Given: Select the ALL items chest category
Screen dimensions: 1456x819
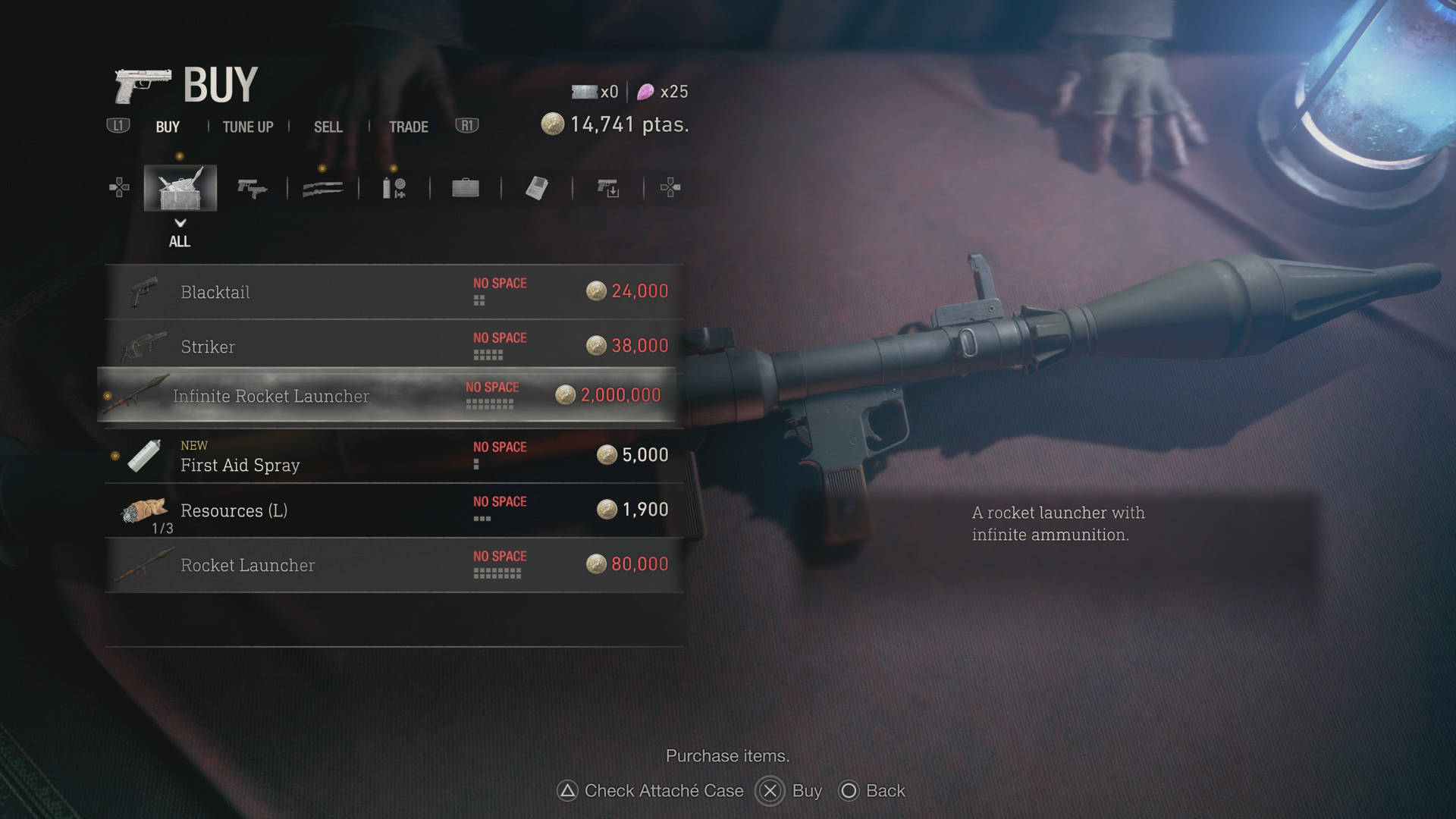Looking at the screenshot, I should pyautogui.click(x=180, y=188).
